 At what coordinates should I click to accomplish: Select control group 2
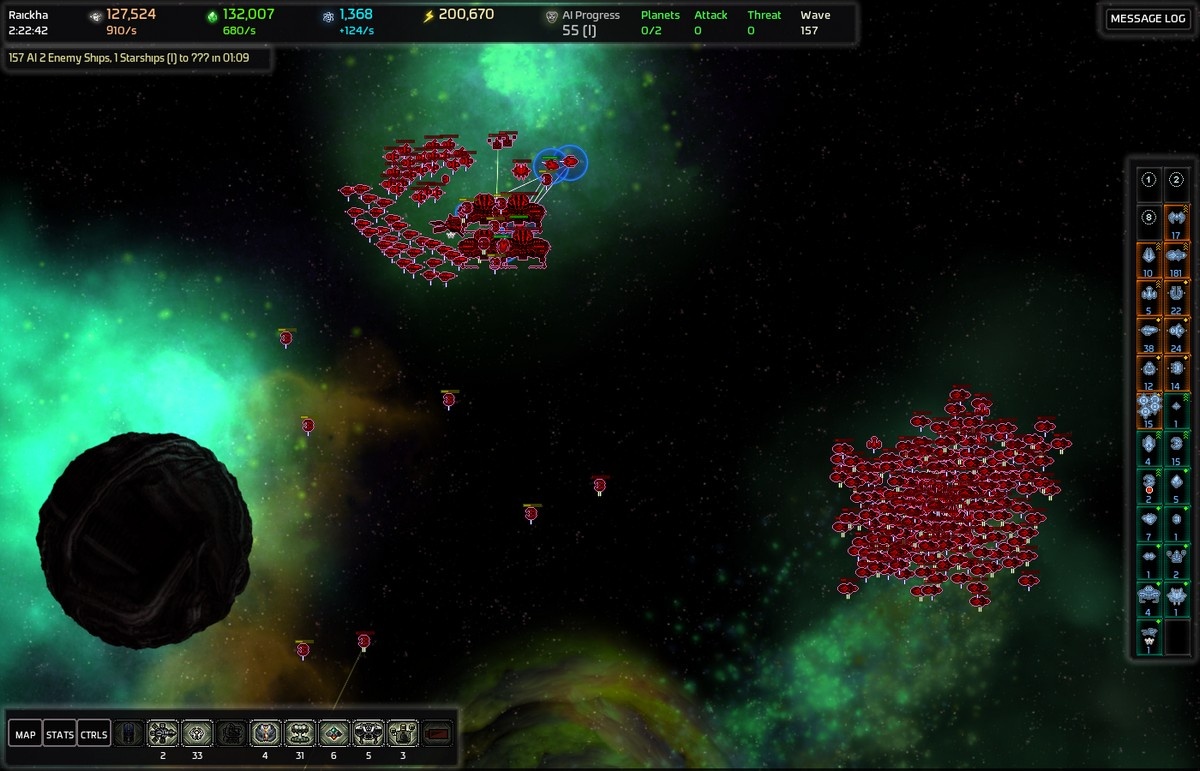point(1177,180)
